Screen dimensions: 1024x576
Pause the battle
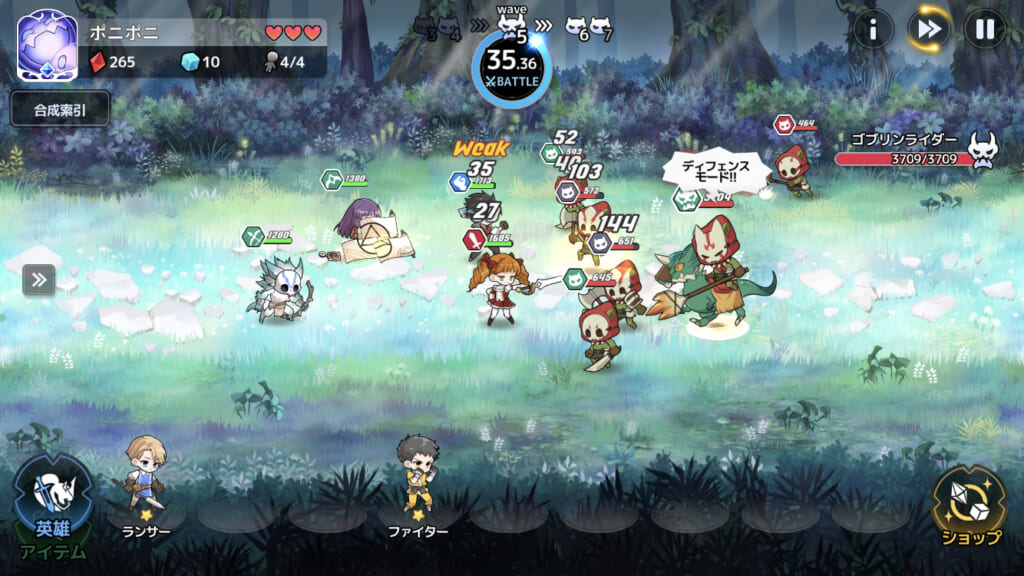click(984, 30)
